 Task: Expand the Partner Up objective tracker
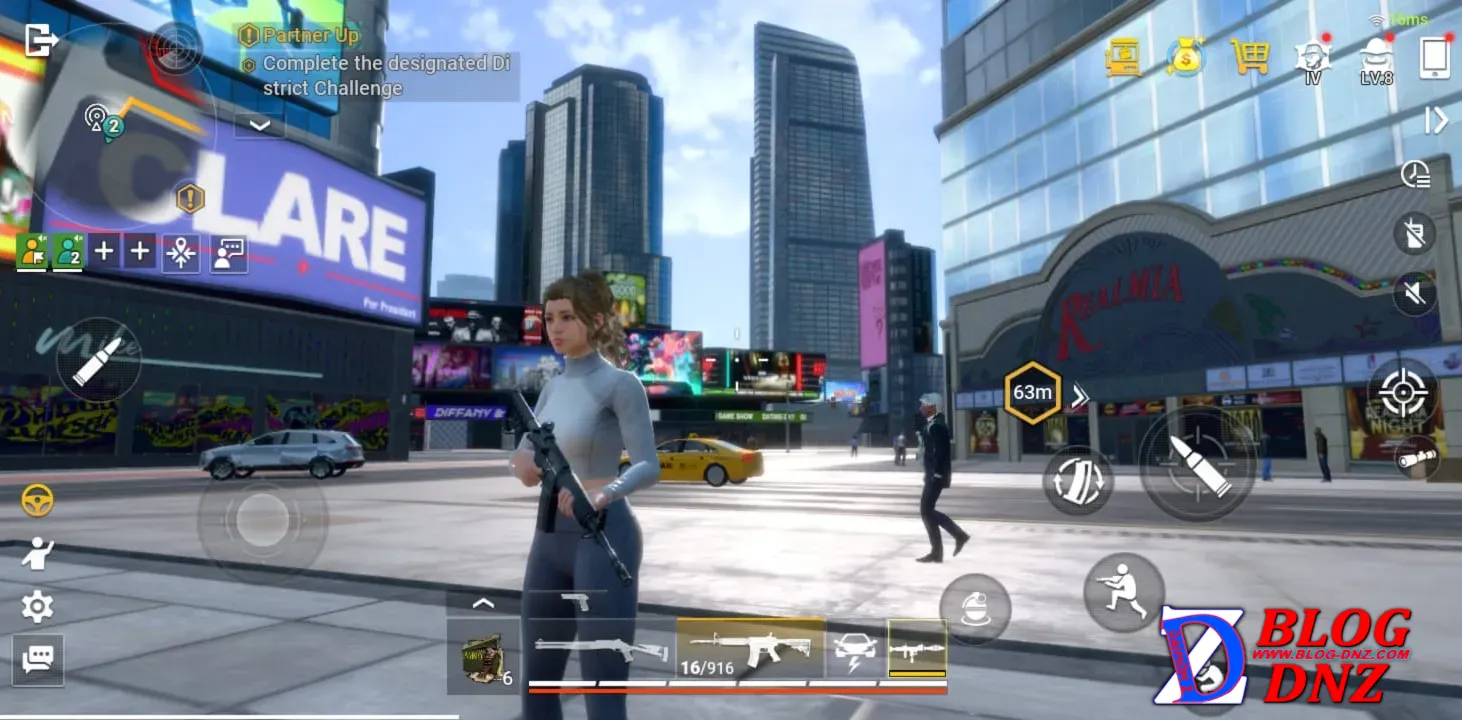point(260,125)
